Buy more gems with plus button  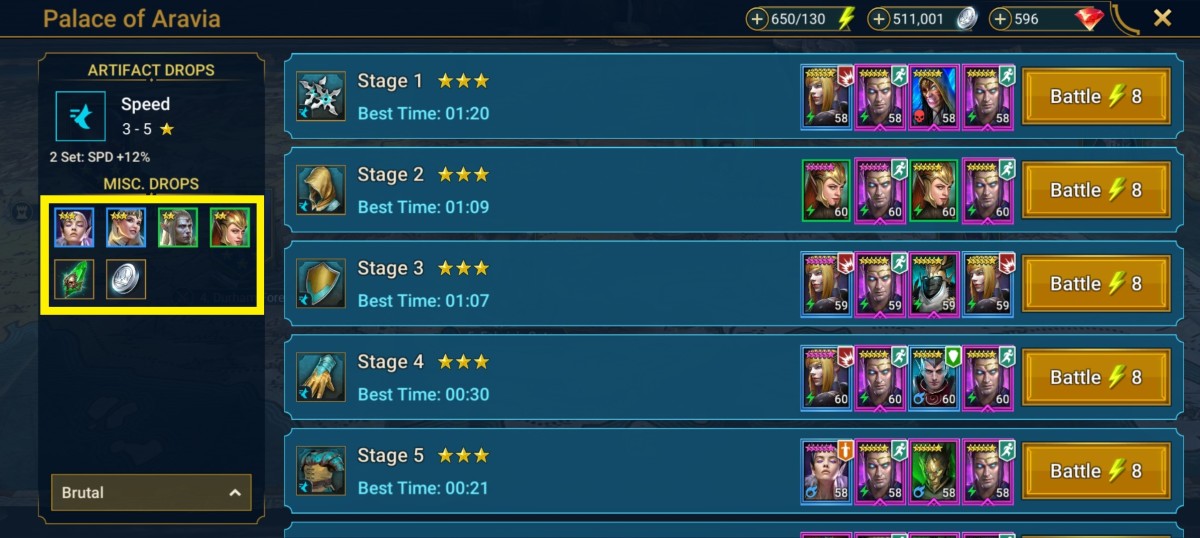(x=1001, y=19)
